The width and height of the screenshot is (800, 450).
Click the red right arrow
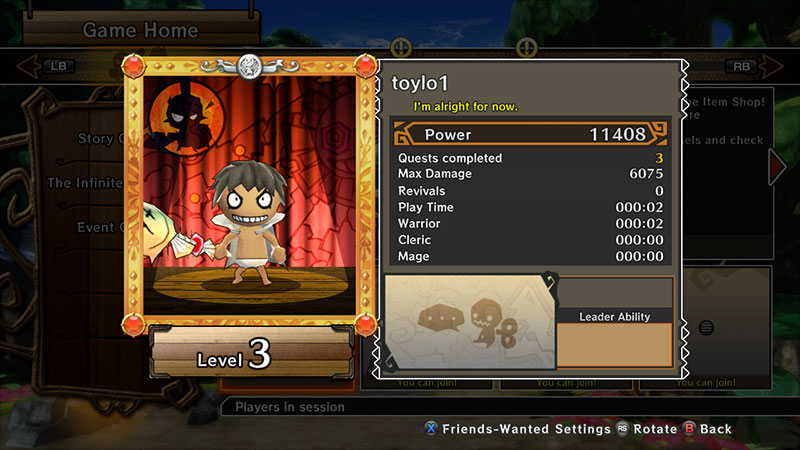point(777,166)
